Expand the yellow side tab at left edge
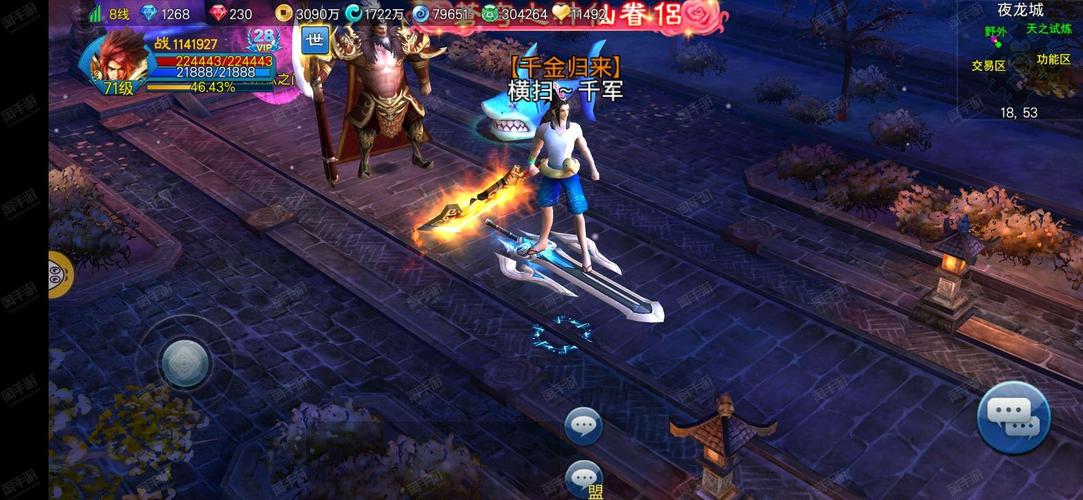The image size is (1083, 500). [59, 274]
